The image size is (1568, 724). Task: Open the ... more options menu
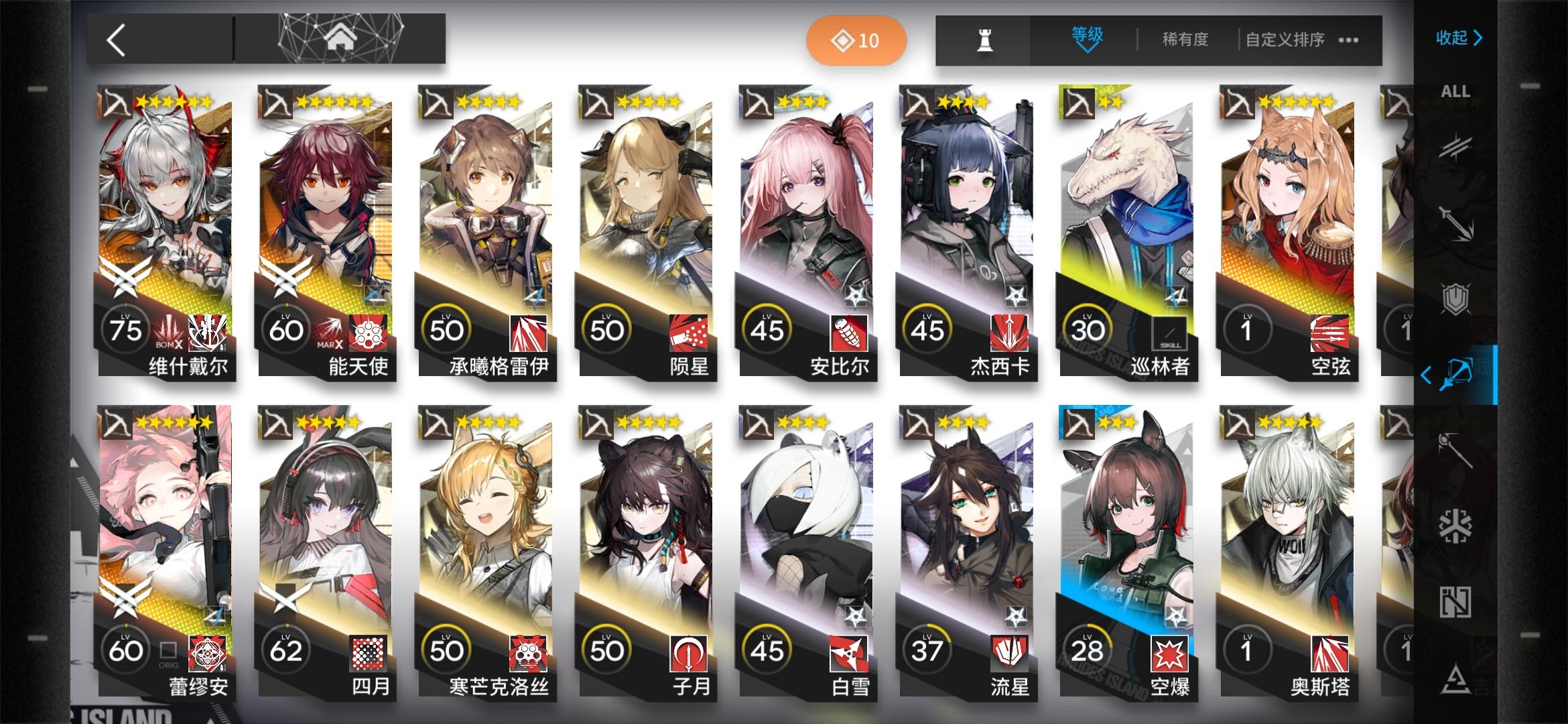1347,40
